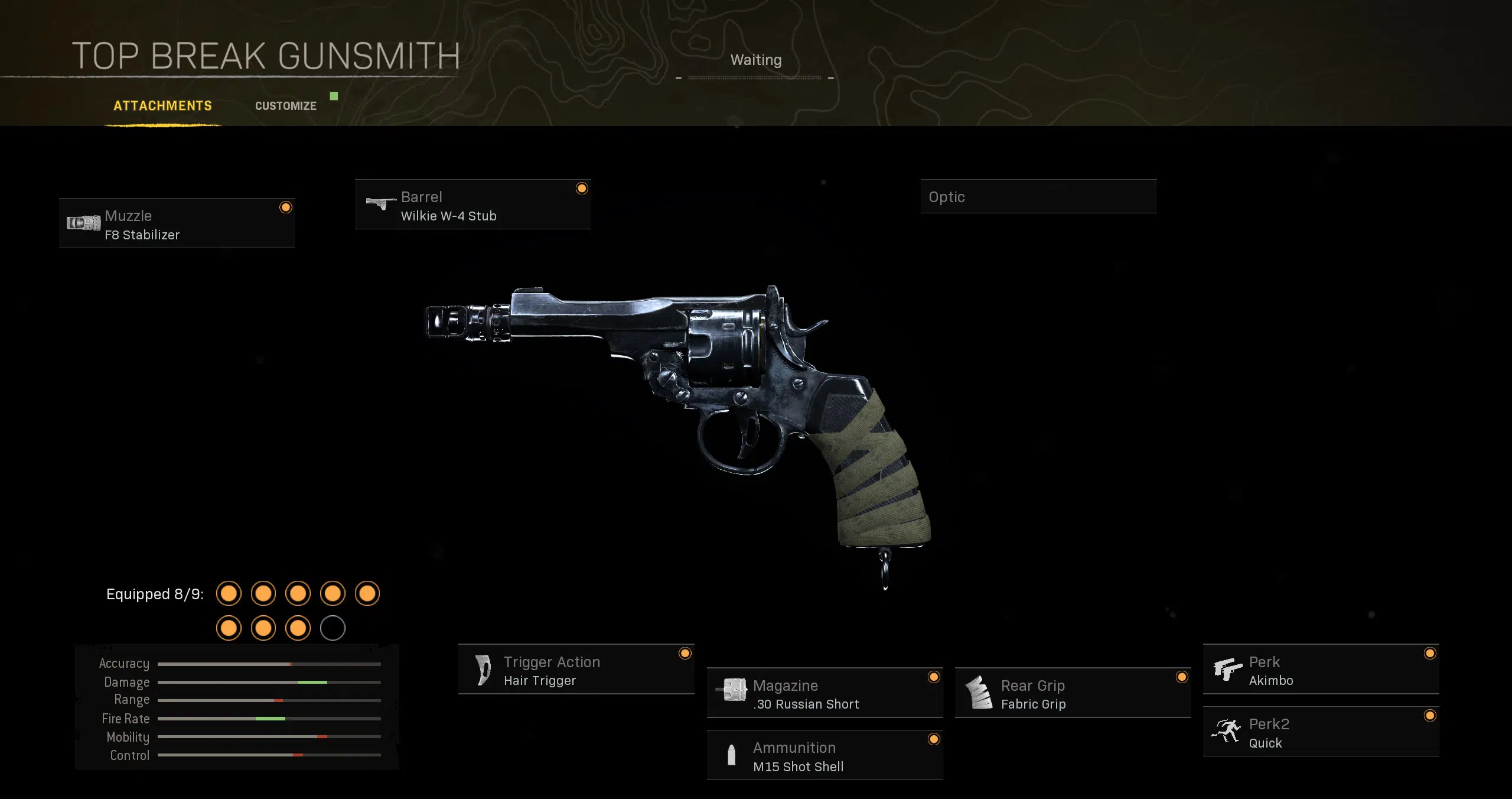Open the Barrel Wilkie W-4 Stub slot
Image resolution: width=1512 pixels, height=799 pixels.
pyautogui.click(x=472, y=204)
